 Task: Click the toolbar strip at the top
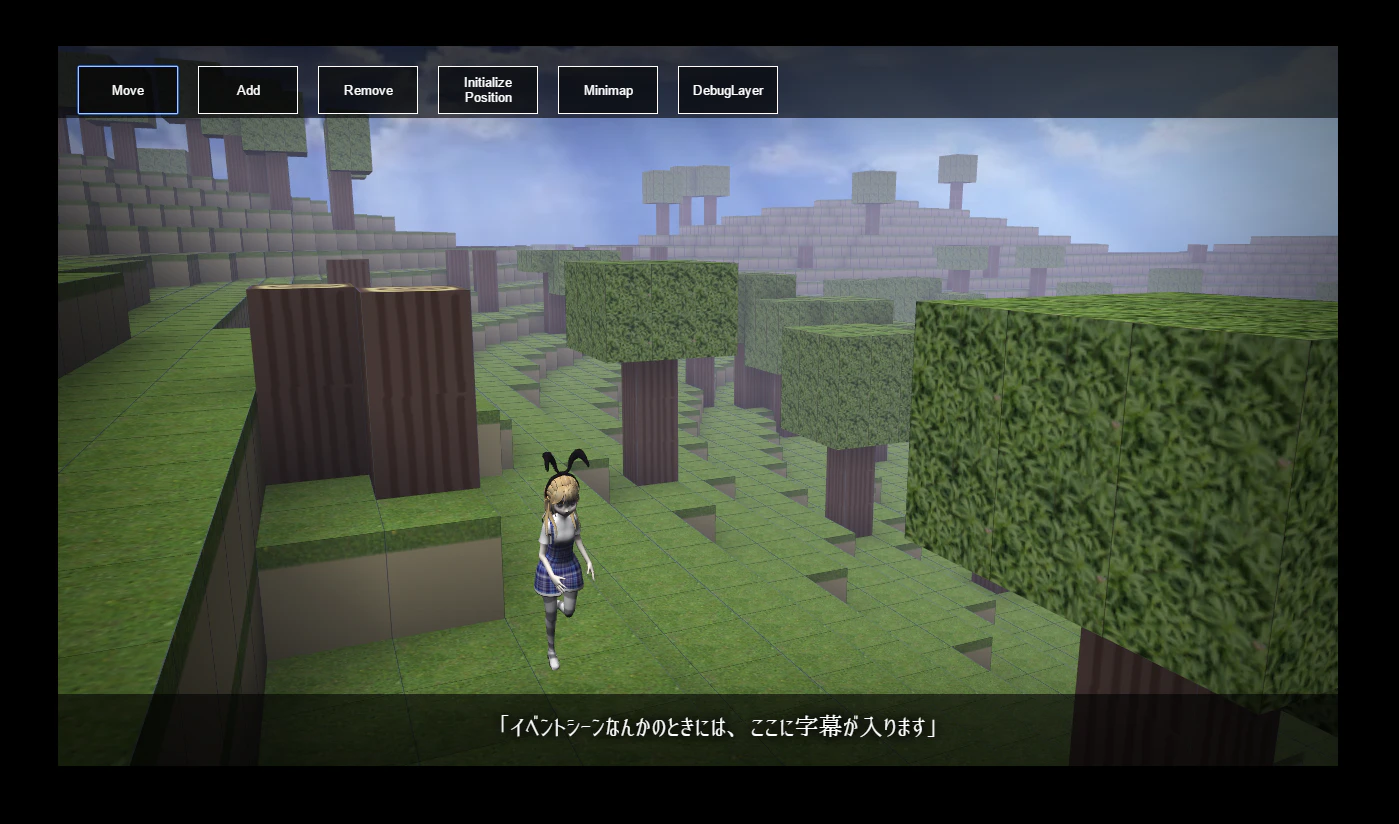coord(1000,89)
